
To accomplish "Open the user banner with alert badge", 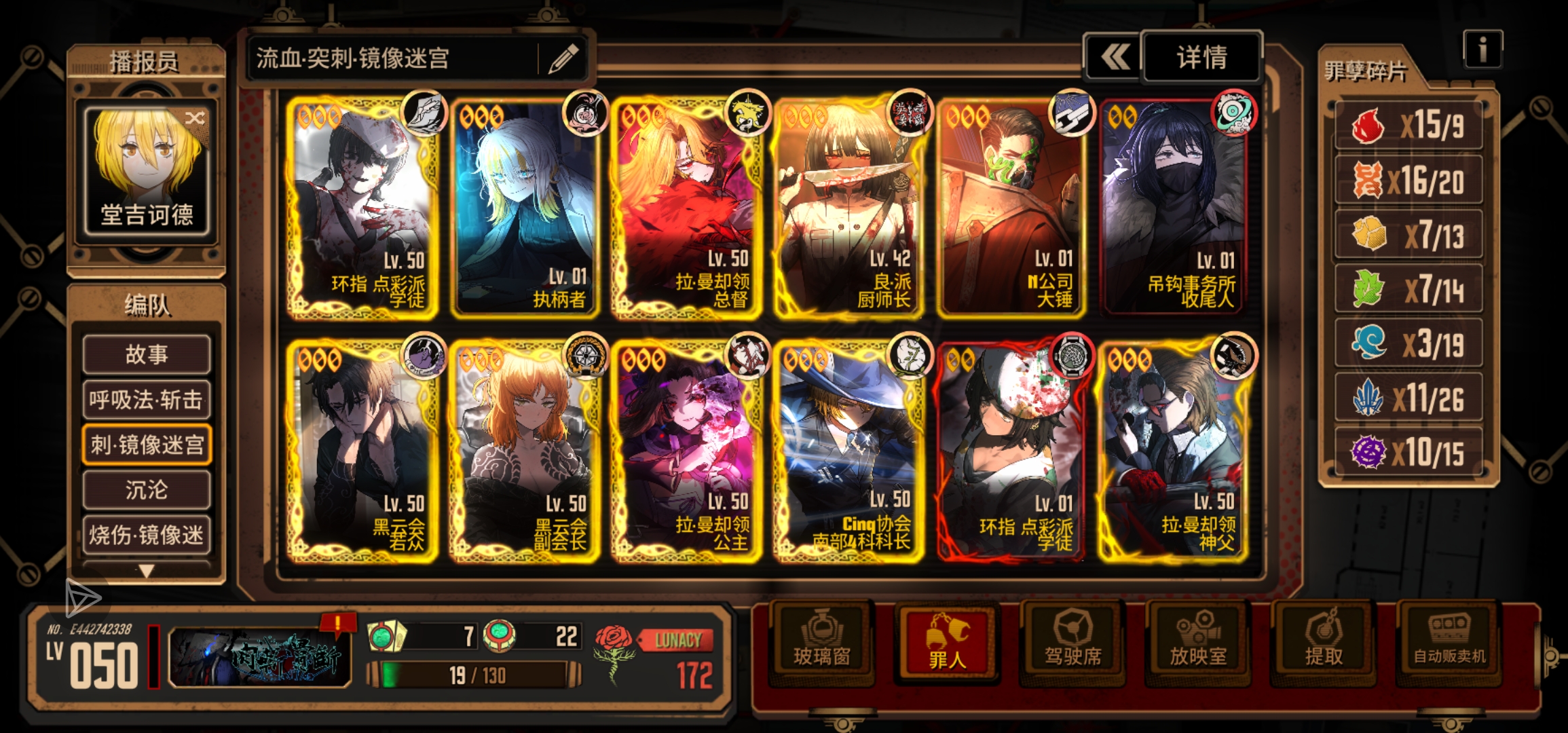I will coord(260,656).
